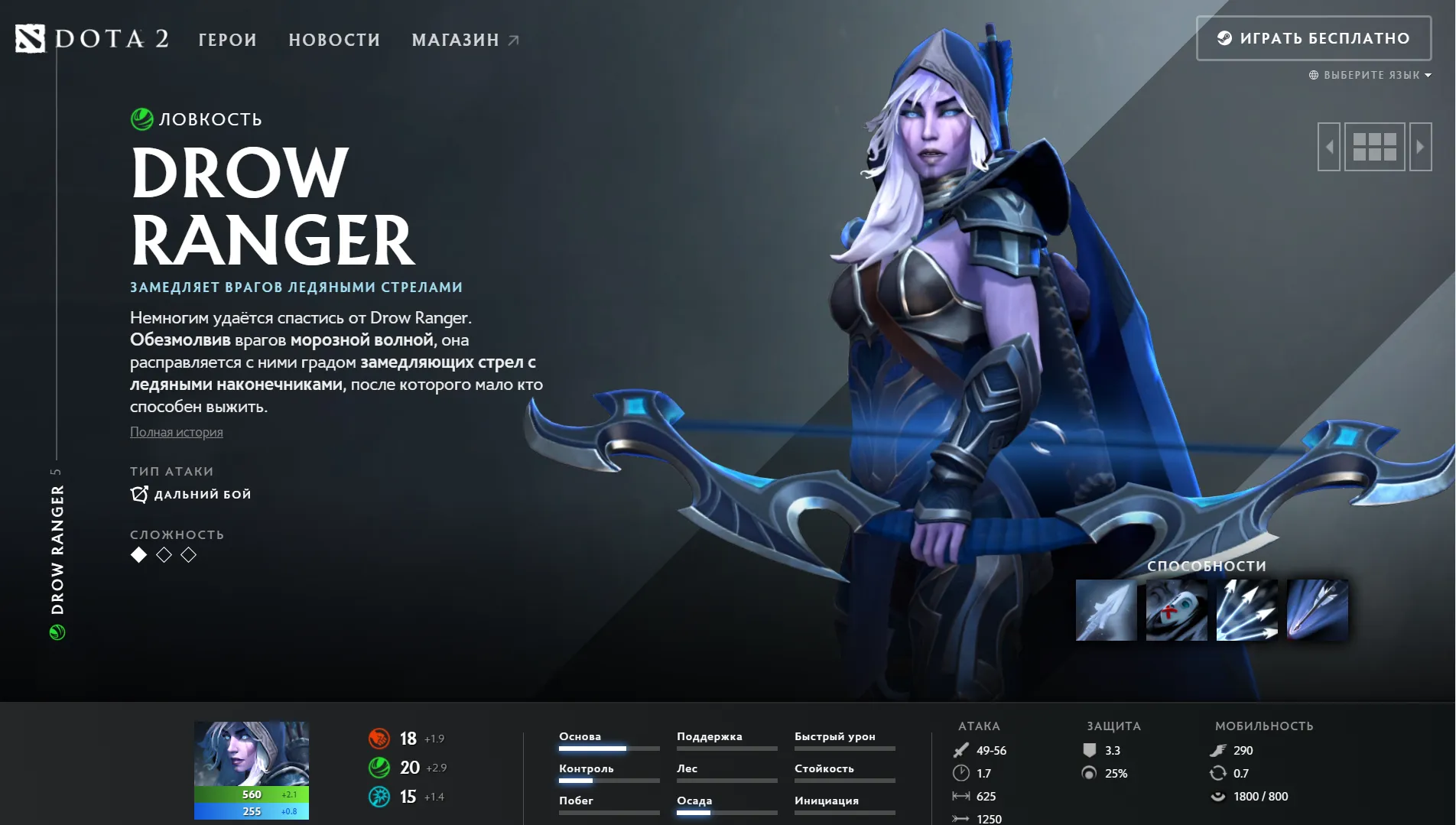Click the Marksmanship arrow ability icon
The width and height of the screenshot is (1456, 825).
pyautogui.click(x=1316, y=609)
